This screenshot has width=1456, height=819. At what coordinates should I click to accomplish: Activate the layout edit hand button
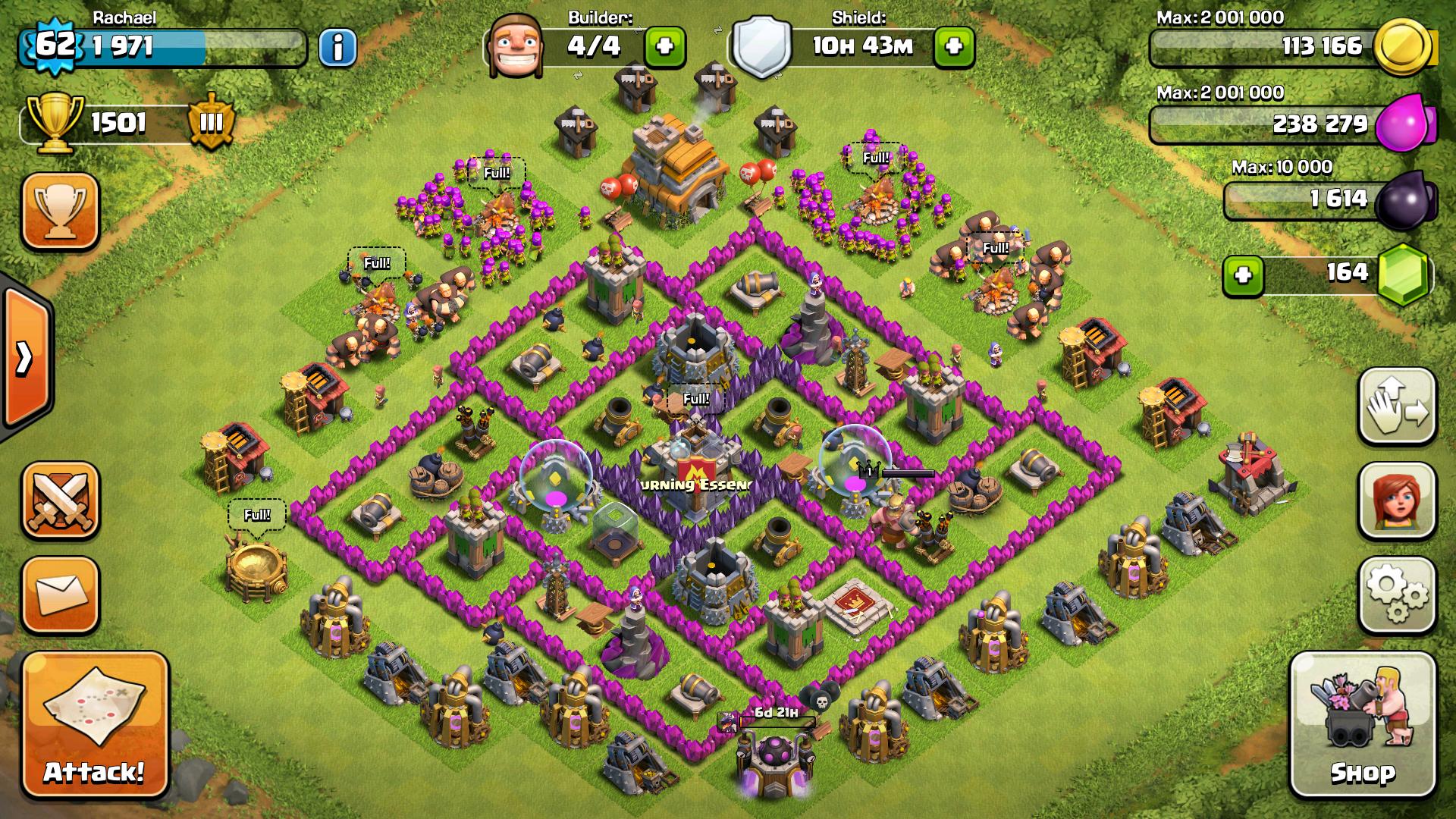1397,406
